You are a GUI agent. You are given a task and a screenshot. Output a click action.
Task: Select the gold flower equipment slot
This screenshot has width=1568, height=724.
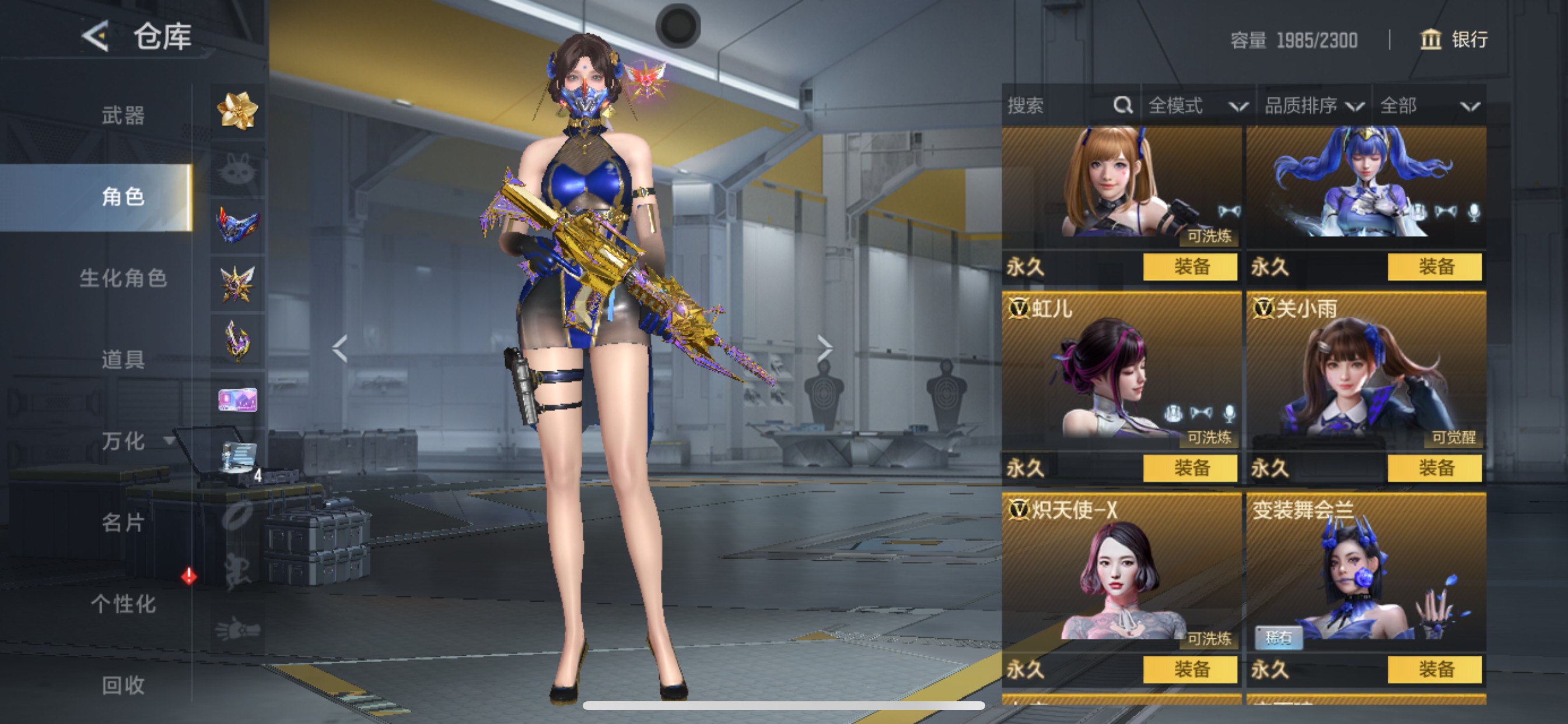coord(237,111)
